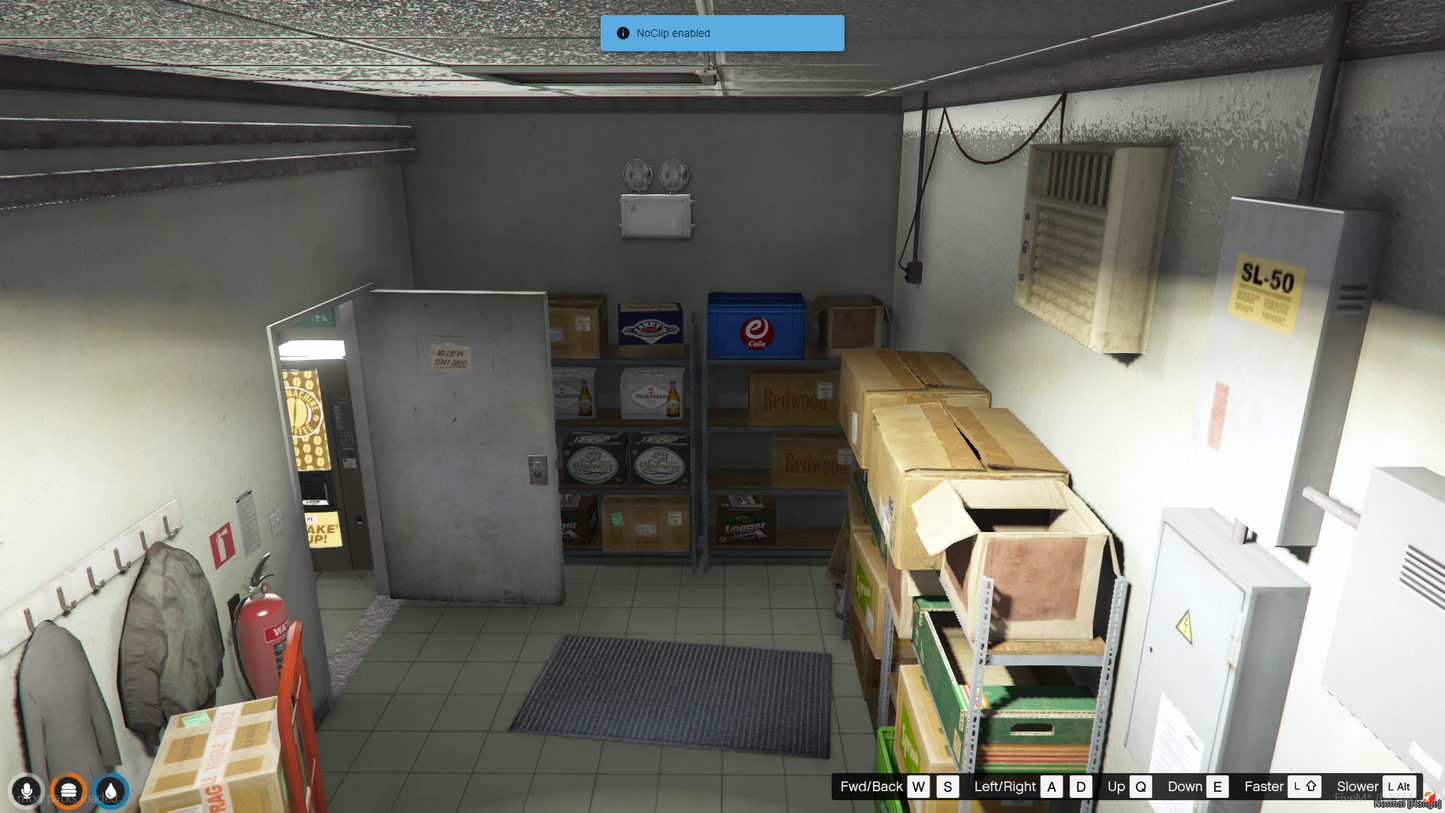The width and height of the screenshot is (1445, 813).
Task: Click the microphone voice icon
Action: (27, 791)
